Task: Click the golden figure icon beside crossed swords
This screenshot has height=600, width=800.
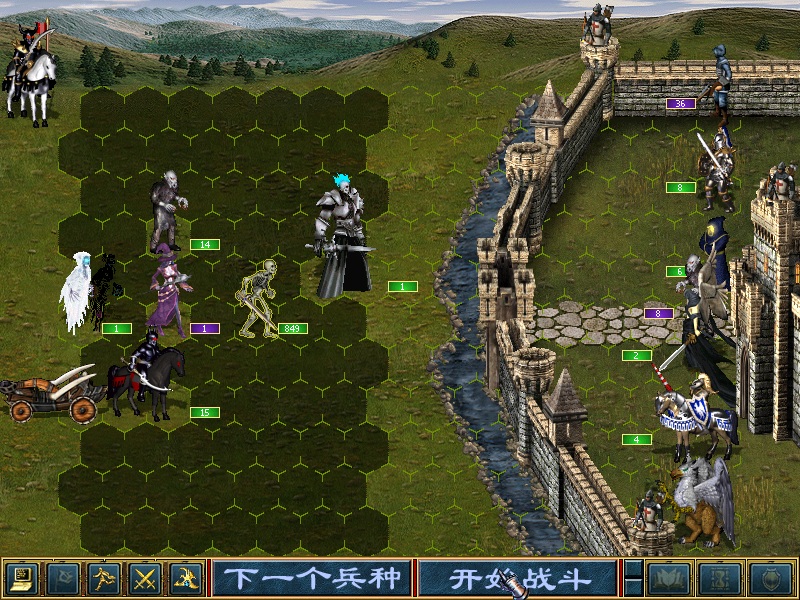Action: [x=186, y=577]
